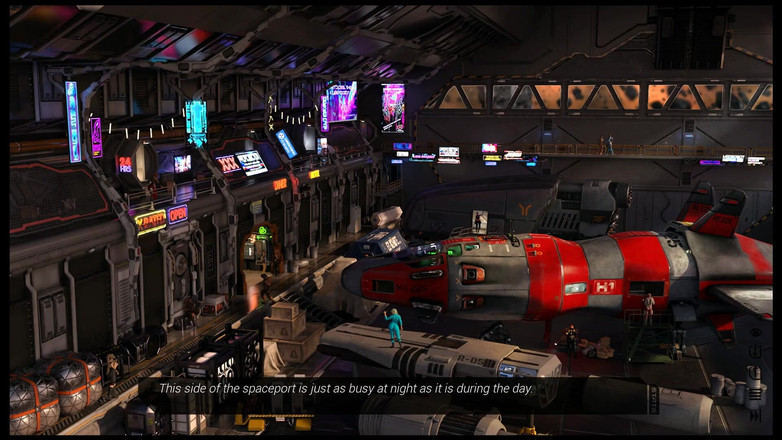Click the round icon above the lines icon

pos(754,371)
